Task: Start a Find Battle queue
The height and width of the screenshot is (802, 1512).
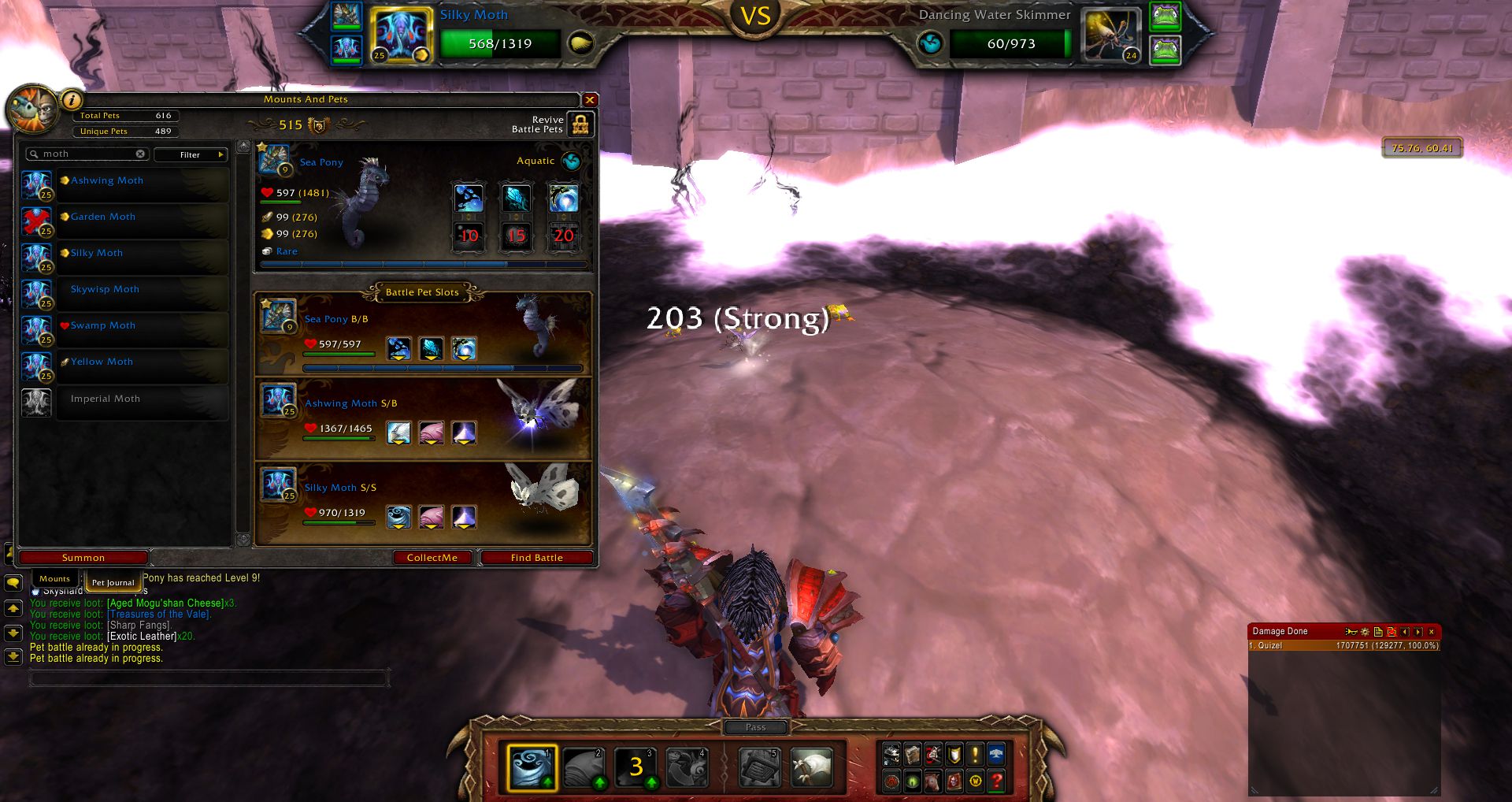Action: 536,558
